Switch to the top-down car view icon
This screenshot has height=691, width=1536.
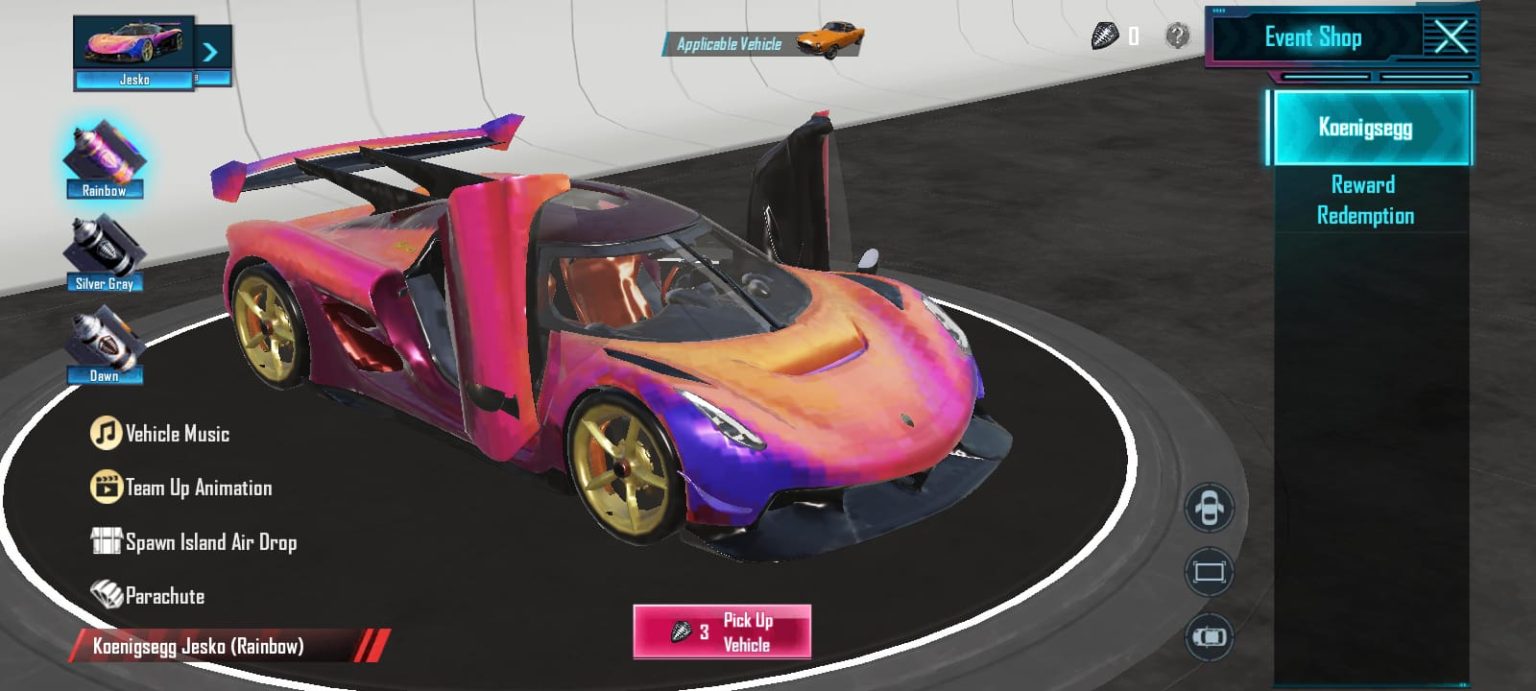pyautogui.click(x=1209, y=637)
